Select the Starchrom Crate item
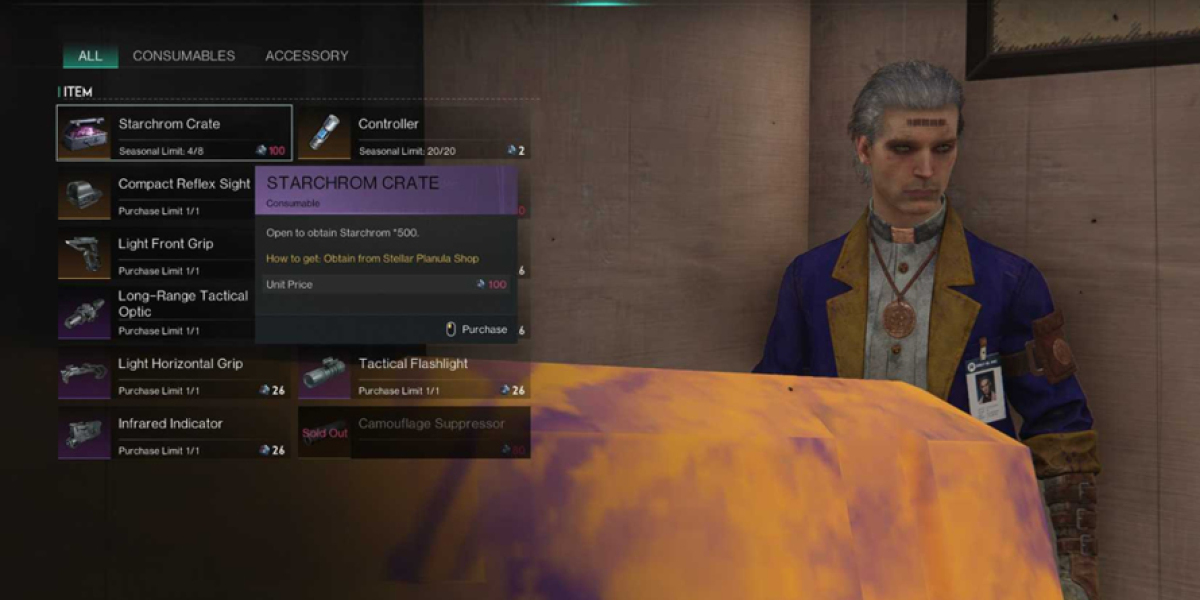This screenshot has height=600, width=1200. [174, 133]
